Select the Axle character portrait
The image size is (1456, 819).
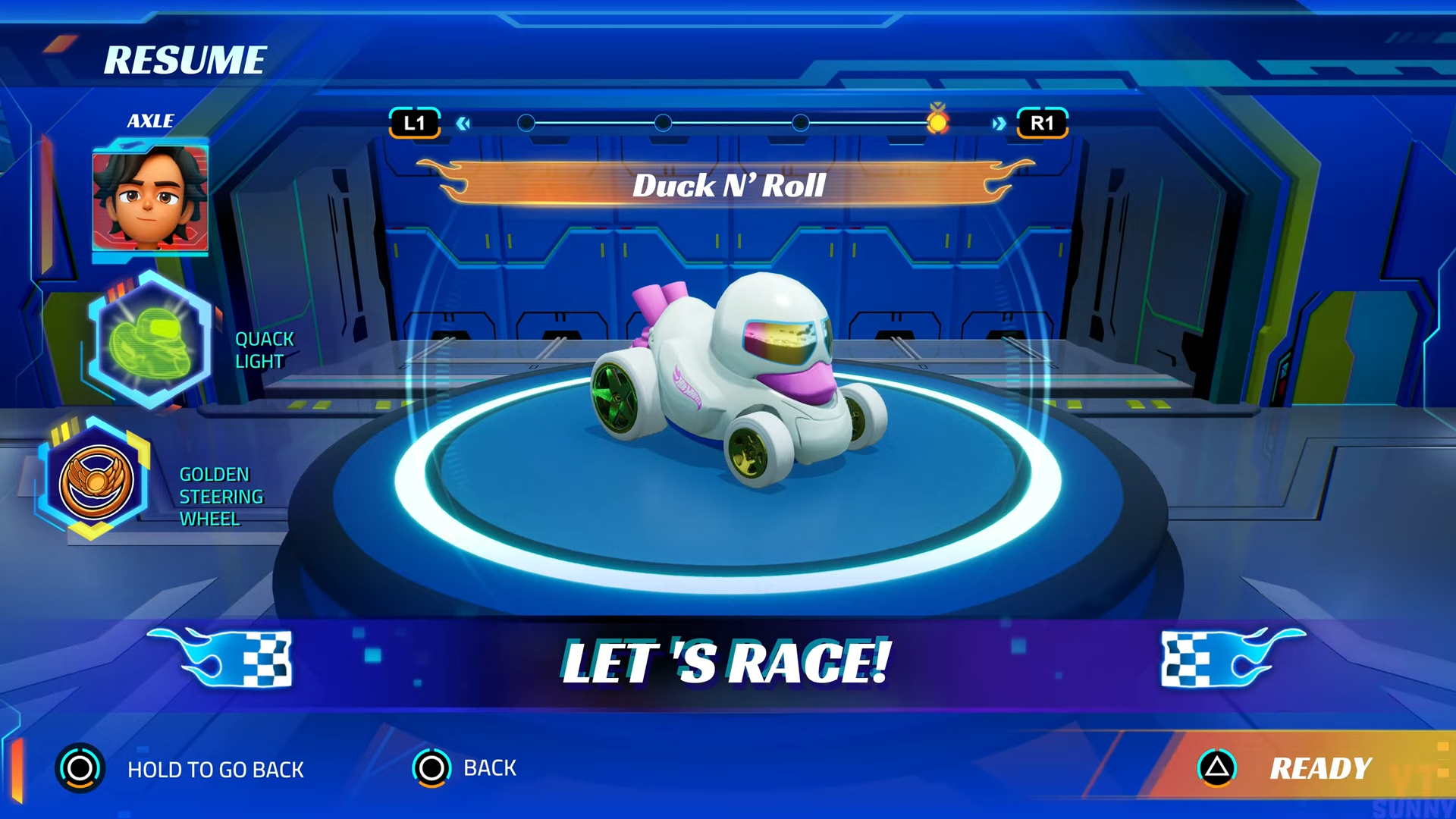(x=150, y=197)
